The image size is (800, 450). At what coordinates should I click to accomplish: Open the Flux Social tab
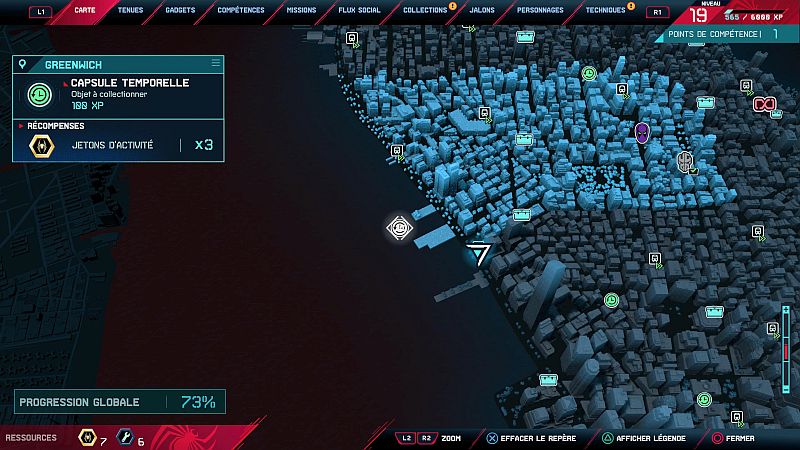[x=360, y=11]
